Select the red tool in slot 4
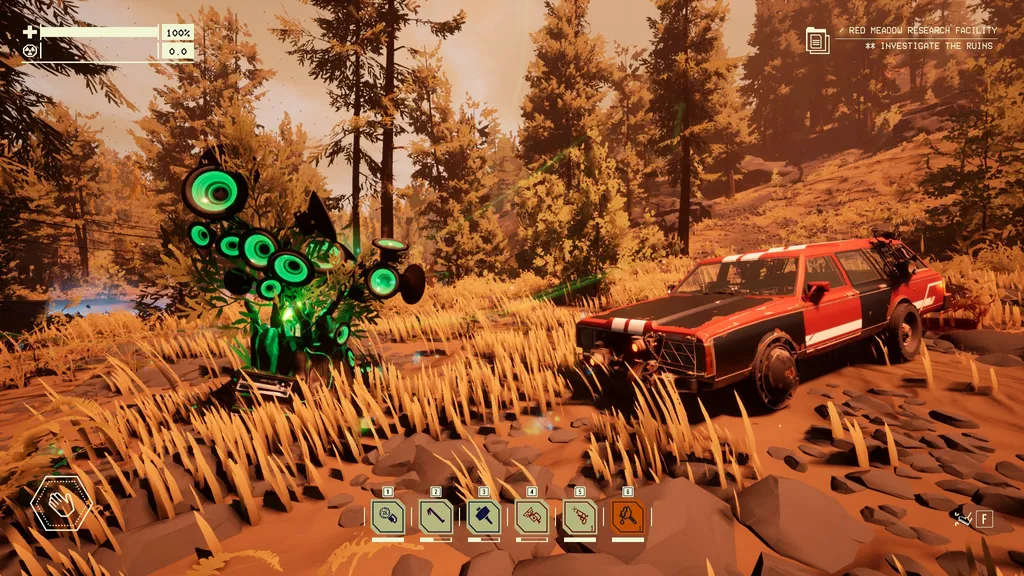This screenshot has width=1024, height=576. [x=532, y=517]
